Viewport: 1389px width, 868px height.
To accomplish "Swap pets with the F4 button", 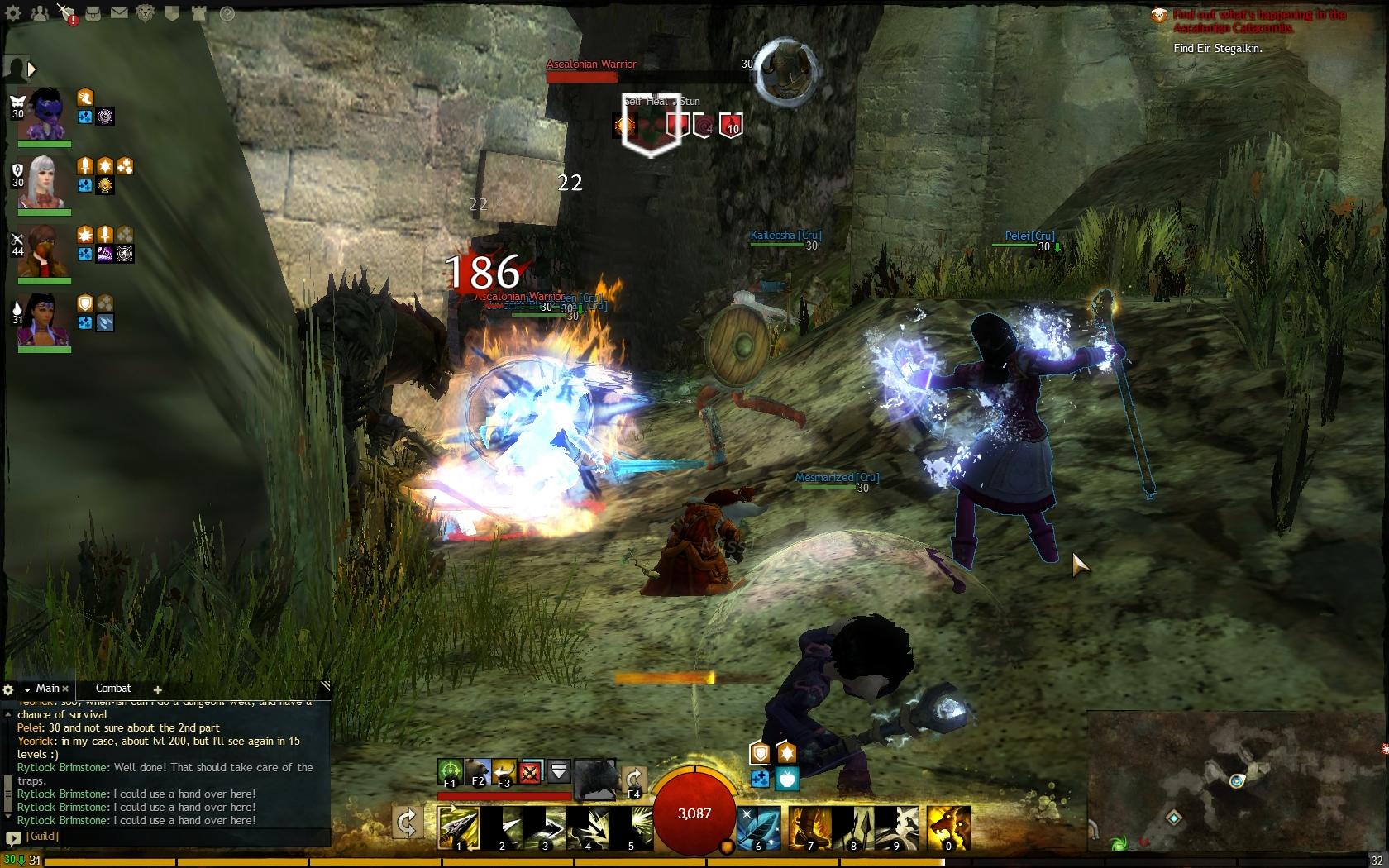I will (634, 780).
